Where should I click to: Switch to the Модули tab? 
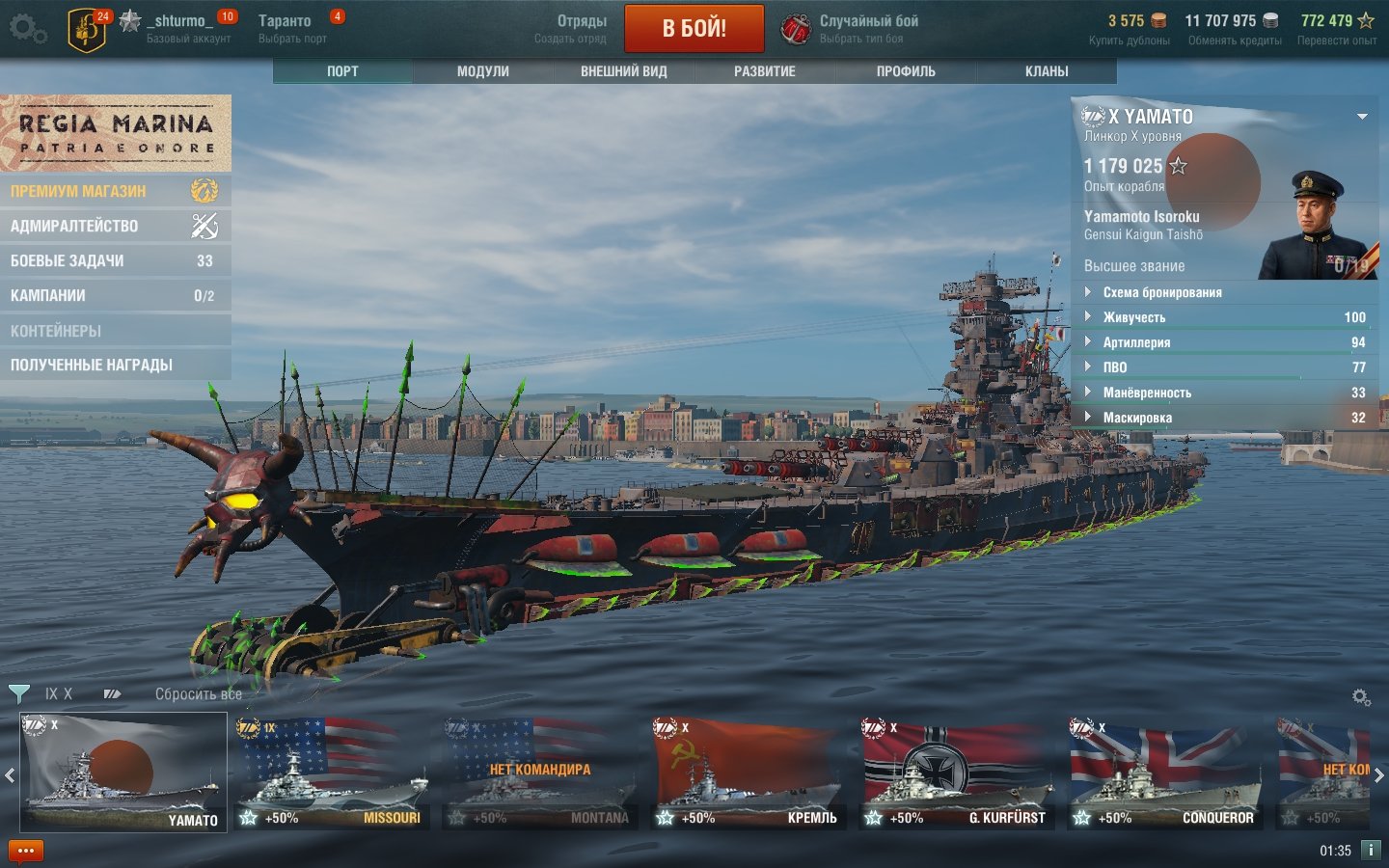482,71
